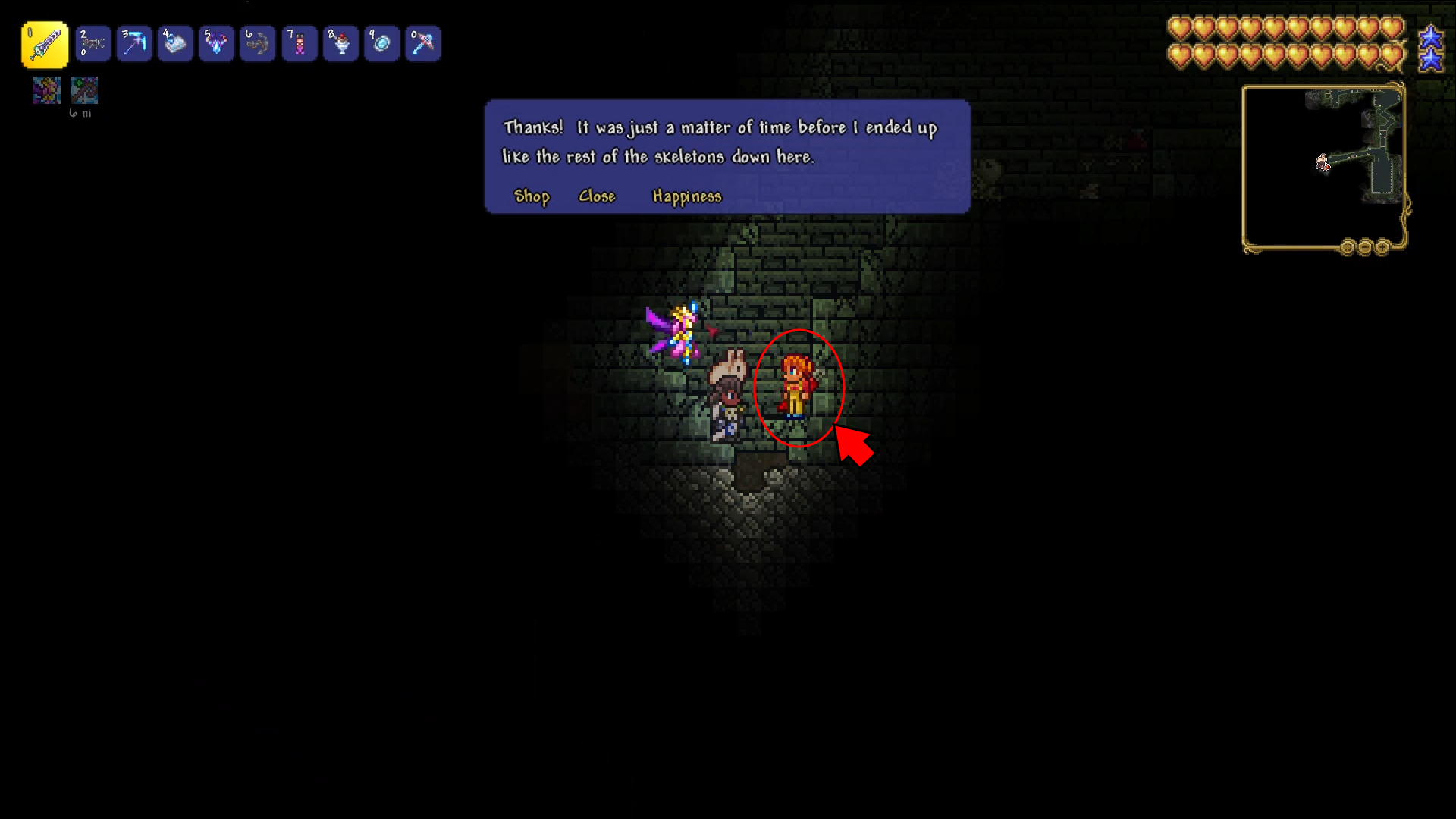
Task: Zoom in the minimap with plus button
Action: coord(1382,247)
